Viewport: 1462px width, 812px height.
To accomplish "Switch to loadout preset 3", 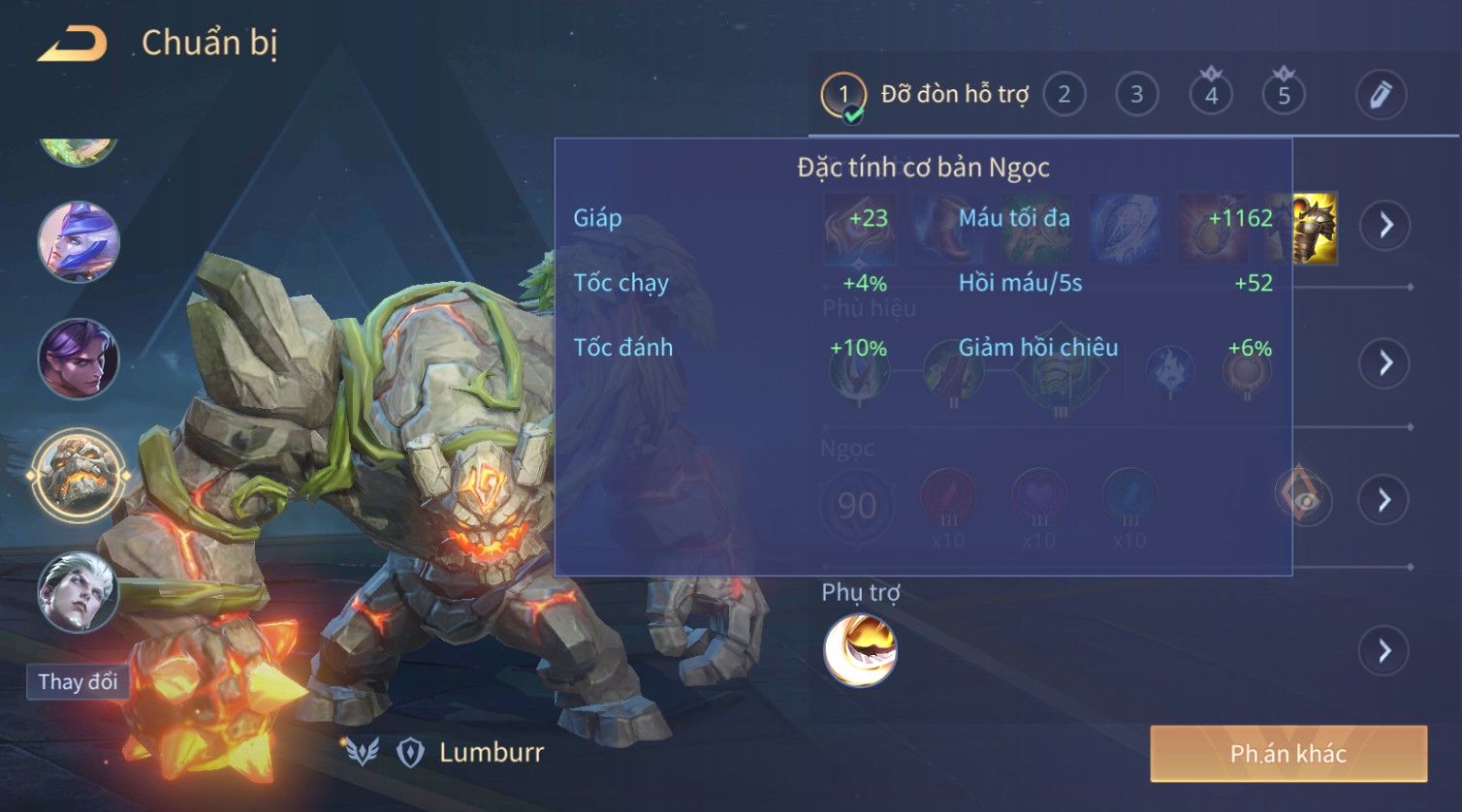I will pyautogui.click(x=1136, y=95).
